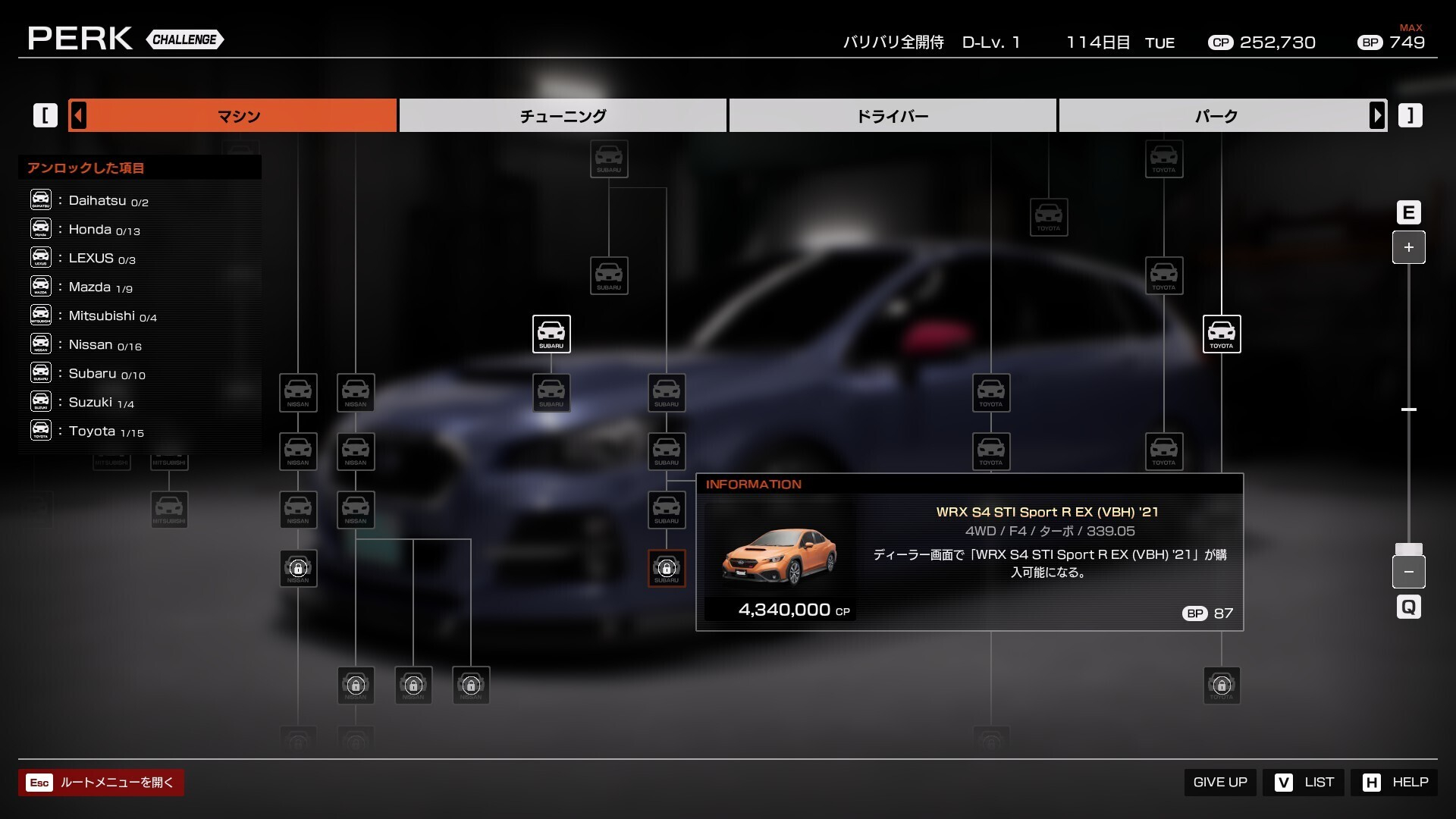
Task: Open the チューニング tab
Action: pos(563,116)
